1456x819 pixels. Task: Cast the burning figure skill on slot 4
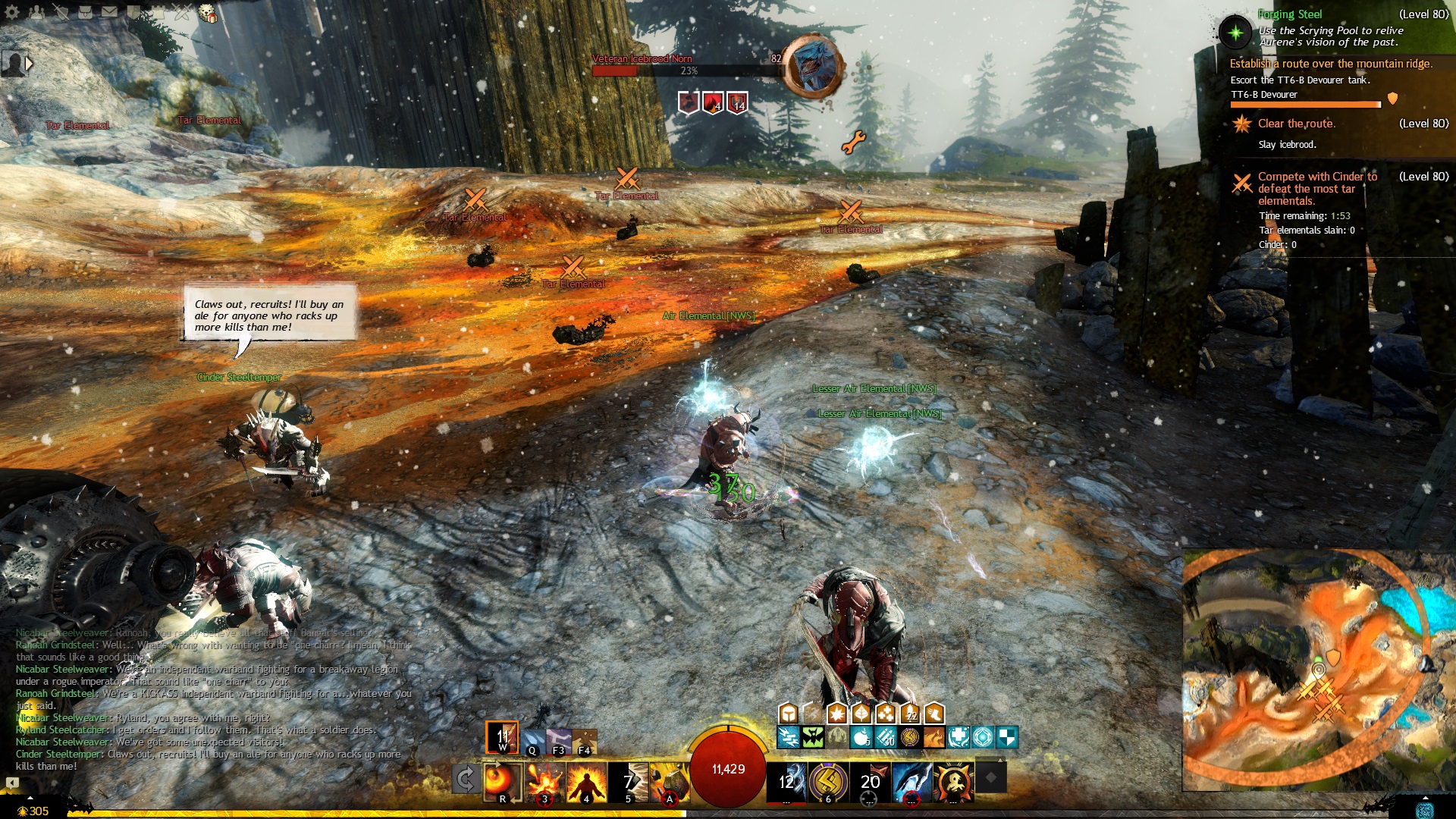point(587,781)
